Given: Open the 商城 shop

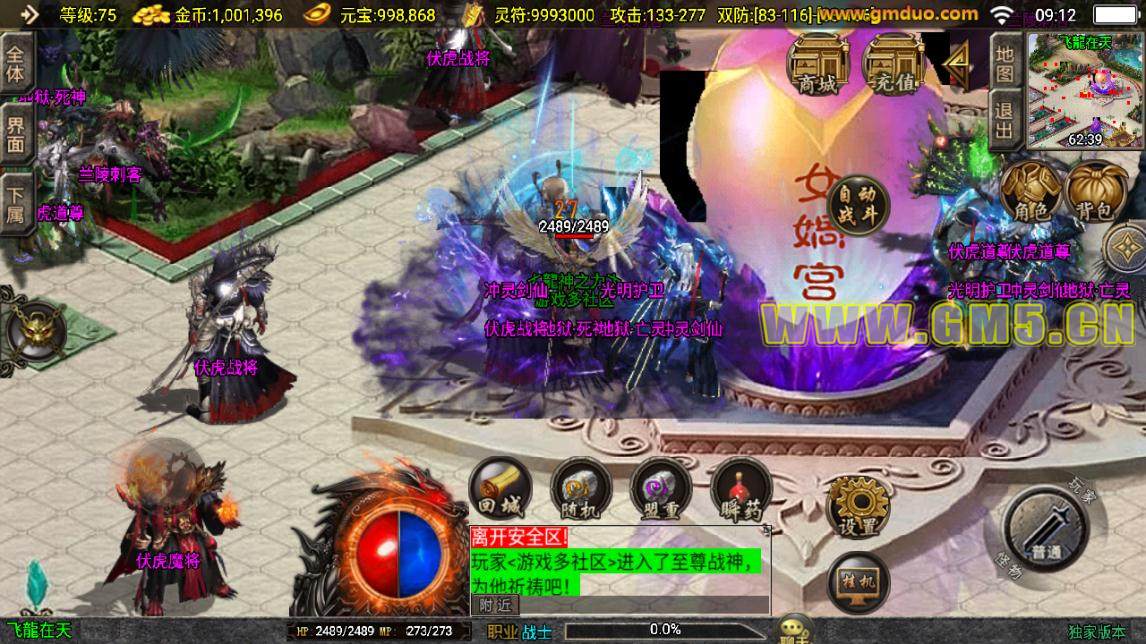Looking at the screenshot, I should coord(817,64).
